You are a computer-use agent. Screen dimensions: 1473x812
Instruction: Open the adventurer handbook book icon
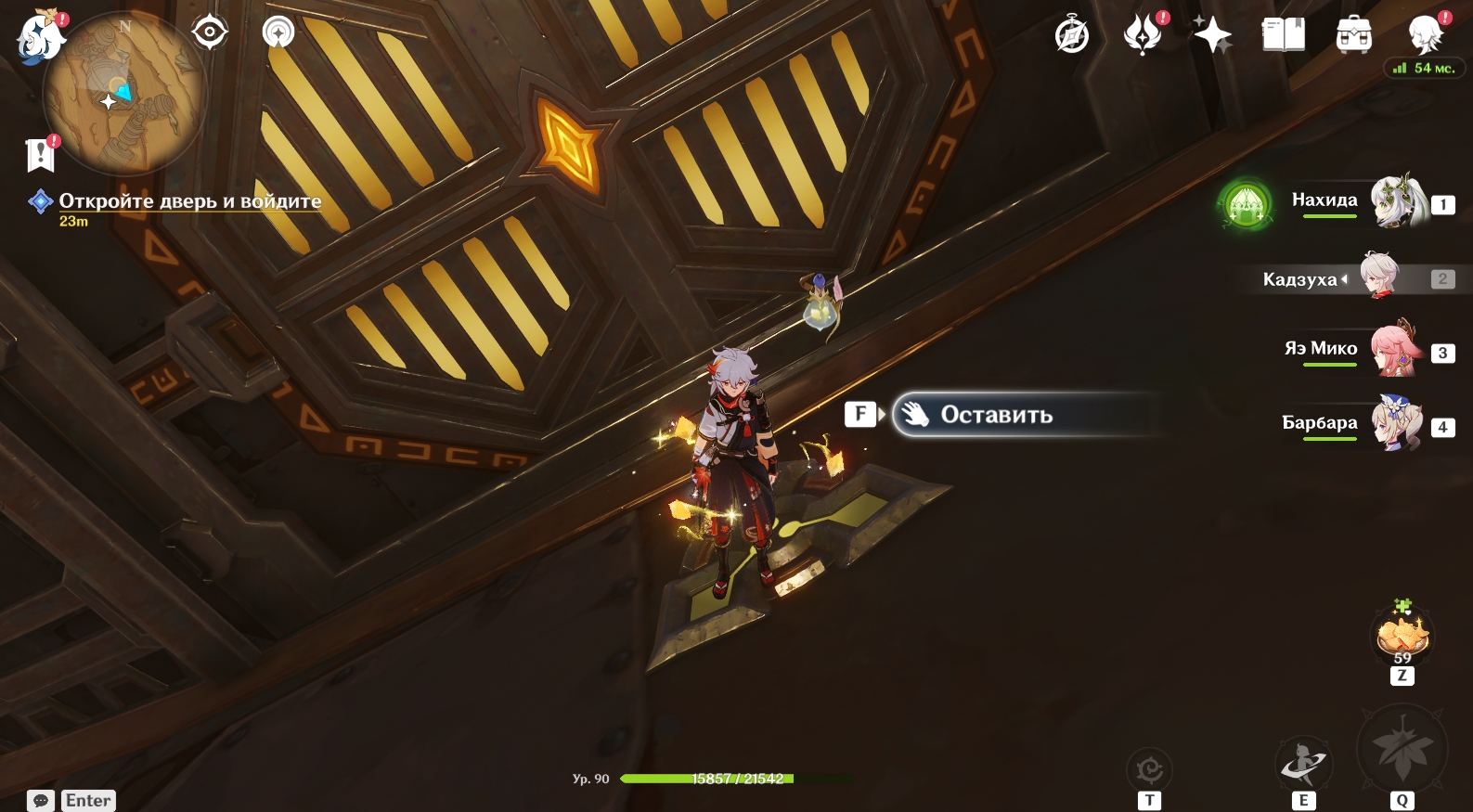pyautogui.click(x=1284, y=36)
